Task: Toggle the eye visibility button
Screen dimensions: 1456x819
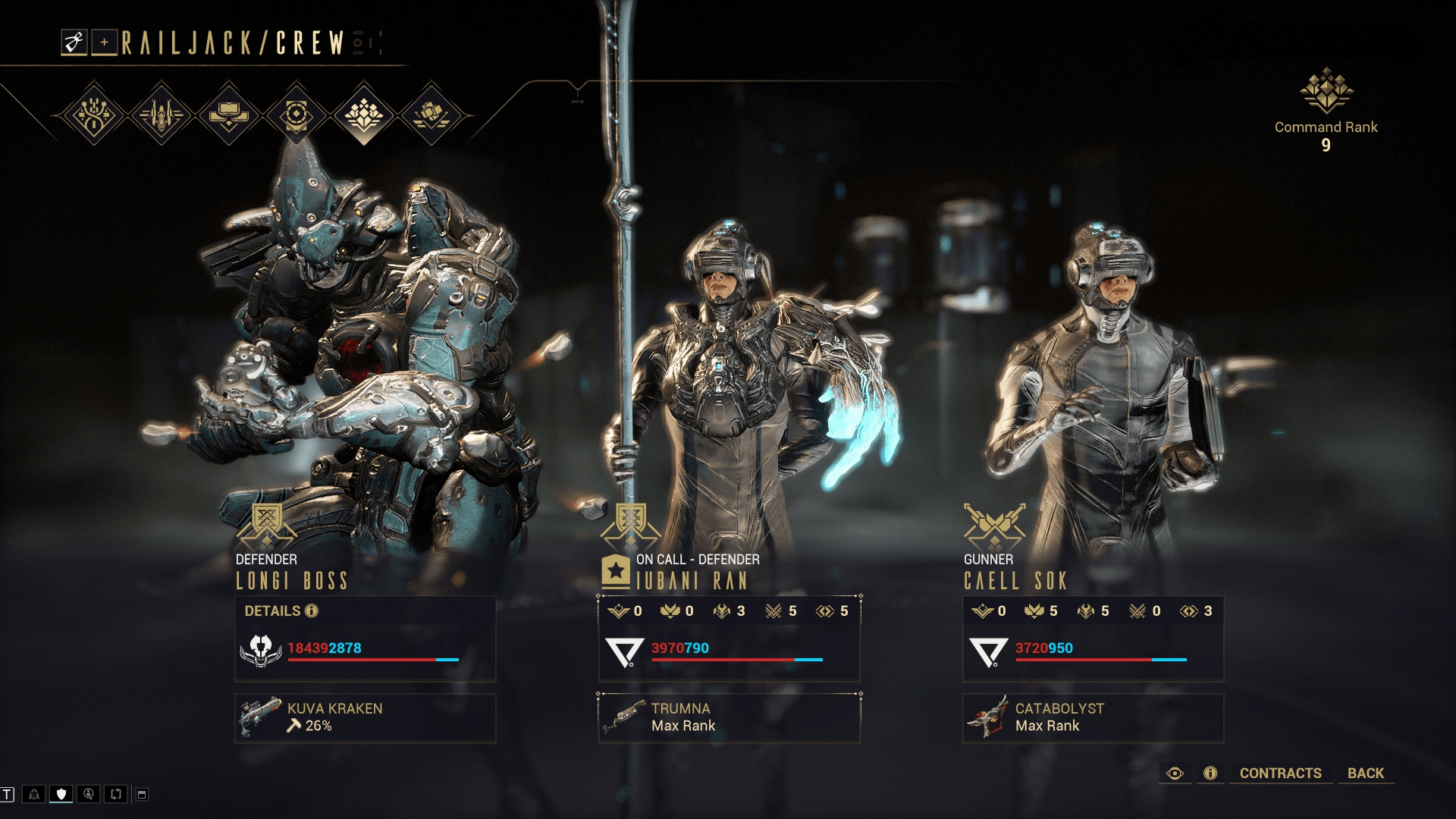Action: (1175, 773)
